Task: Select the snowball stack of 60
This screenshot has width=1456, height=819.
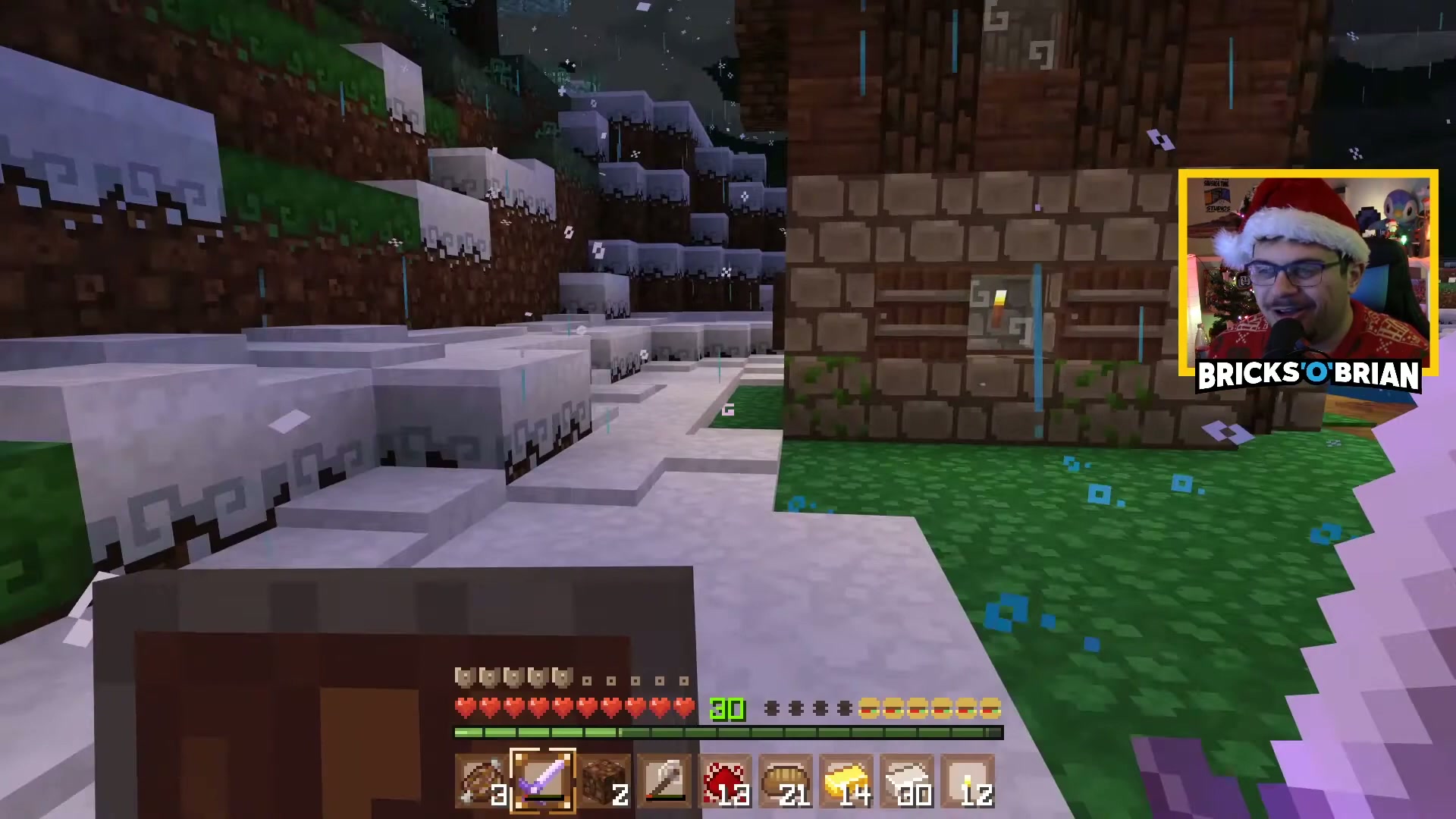Action: click(x=908, y=781)
